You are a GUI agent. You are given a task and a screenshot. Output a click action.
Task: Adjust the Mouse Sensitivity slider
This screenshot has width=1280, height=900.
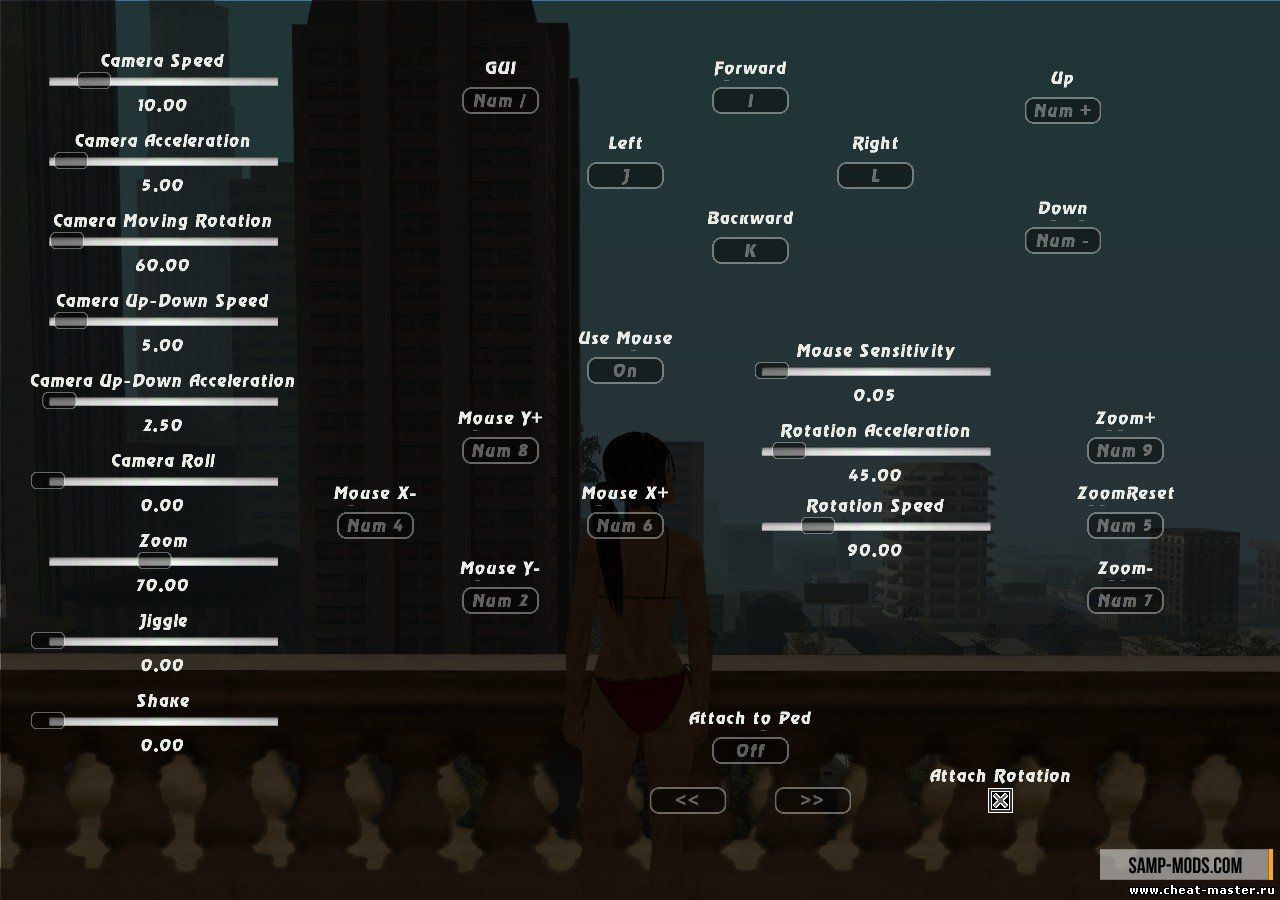(772, 371)
